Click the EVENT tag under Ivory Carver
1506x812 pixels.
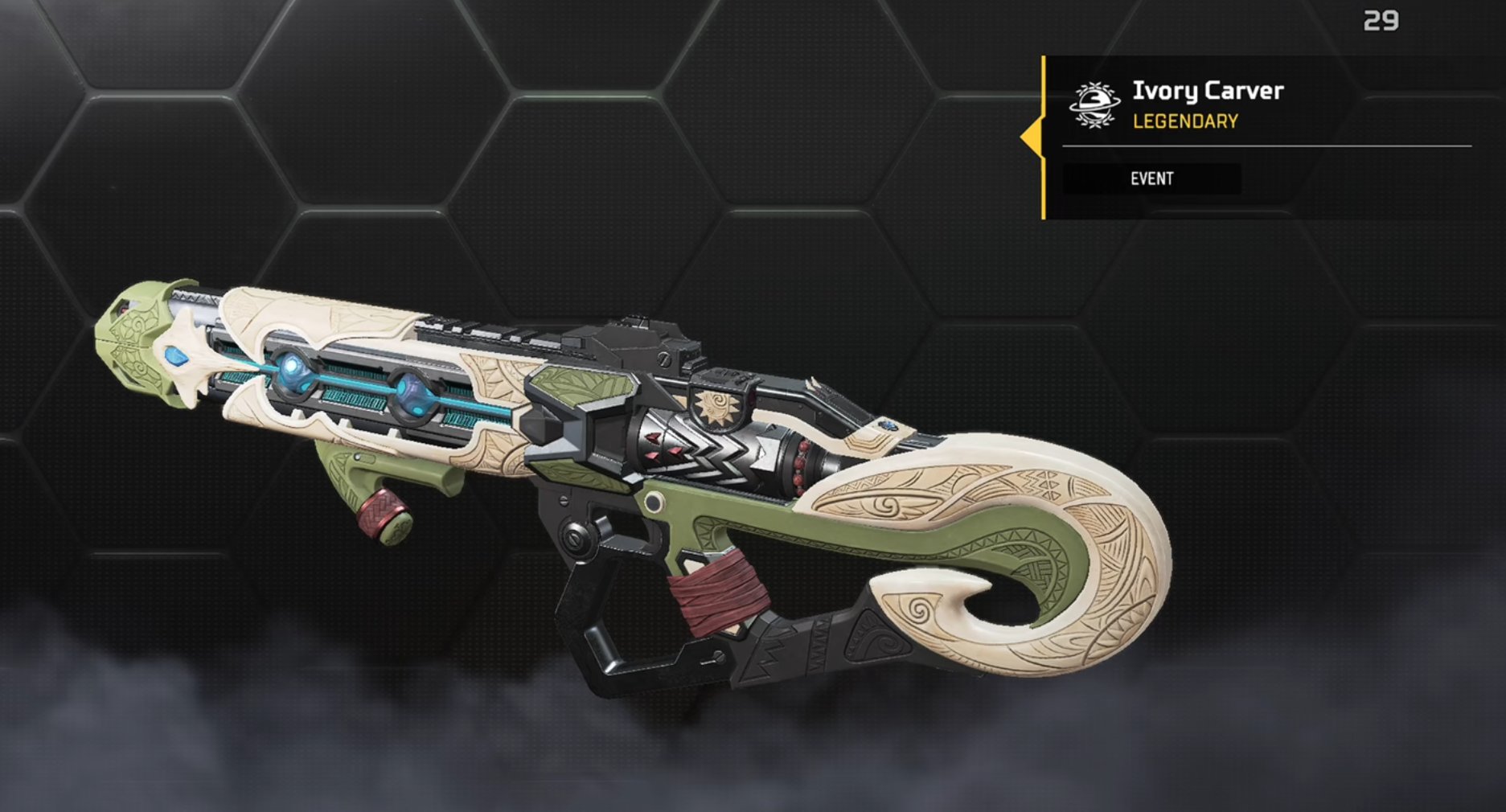1151,178
